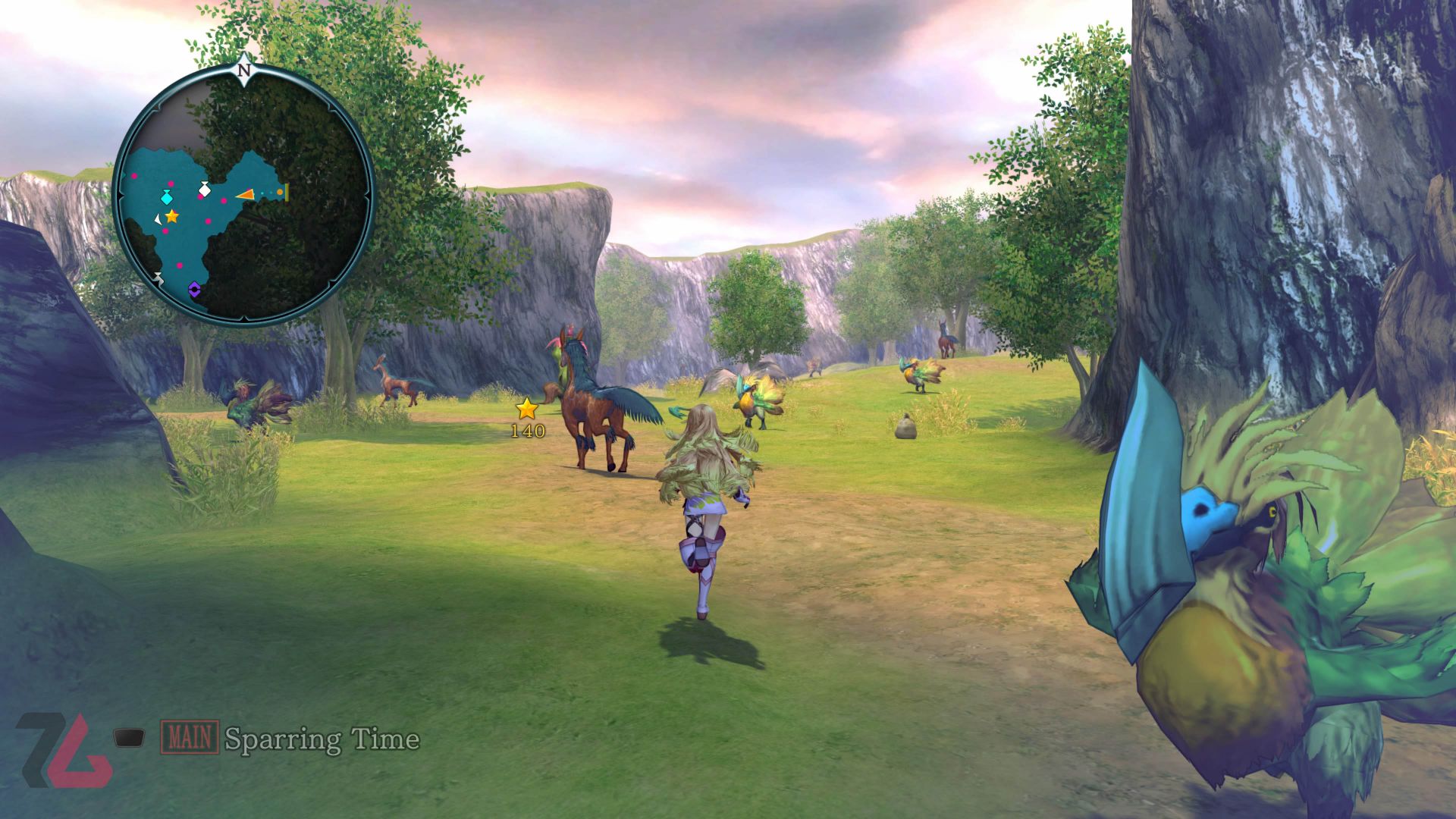Click the teal dotted trail near the player arrow
The width and height of the screenshot is (1456, 819).
click(265, 193)
